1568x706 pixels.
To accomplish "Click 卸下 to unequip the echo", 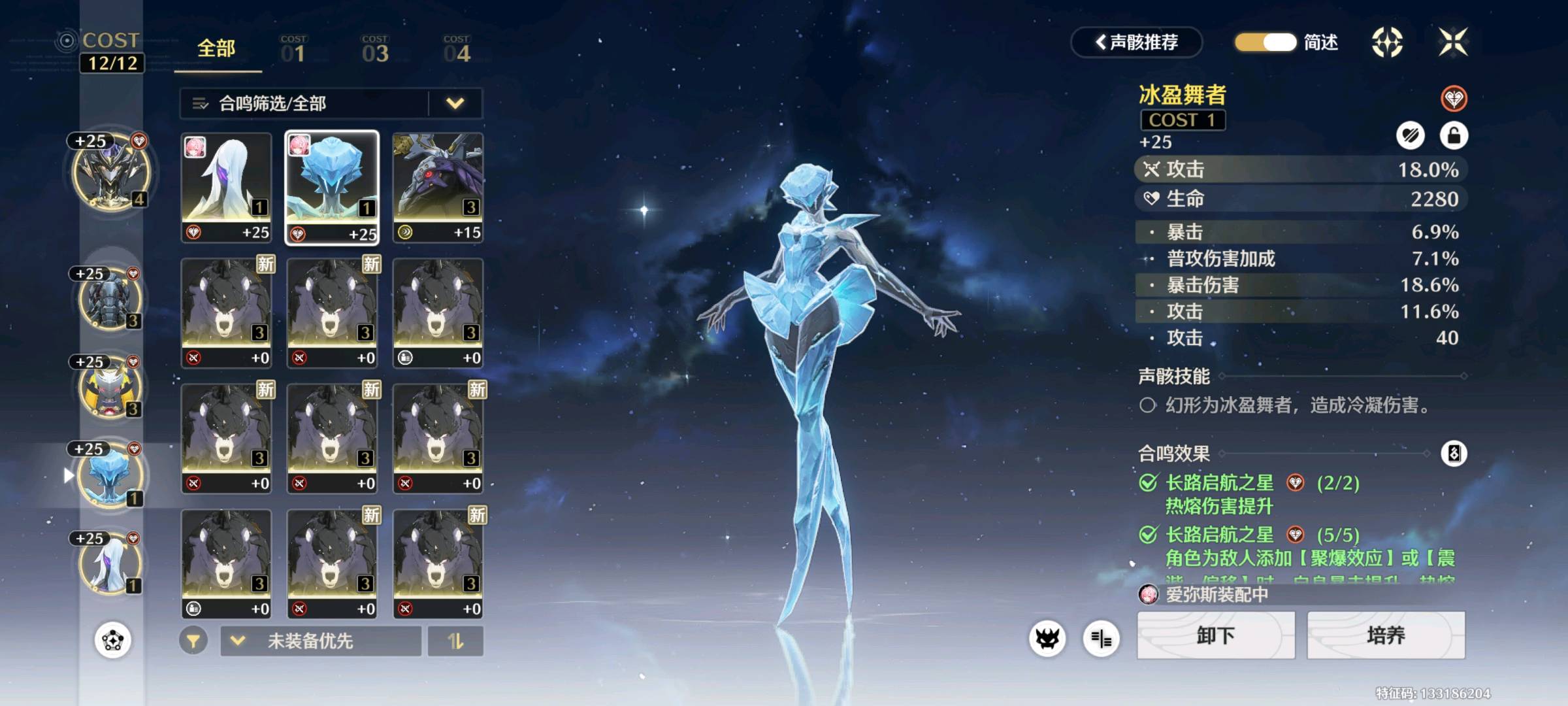I will (1216, 635).
